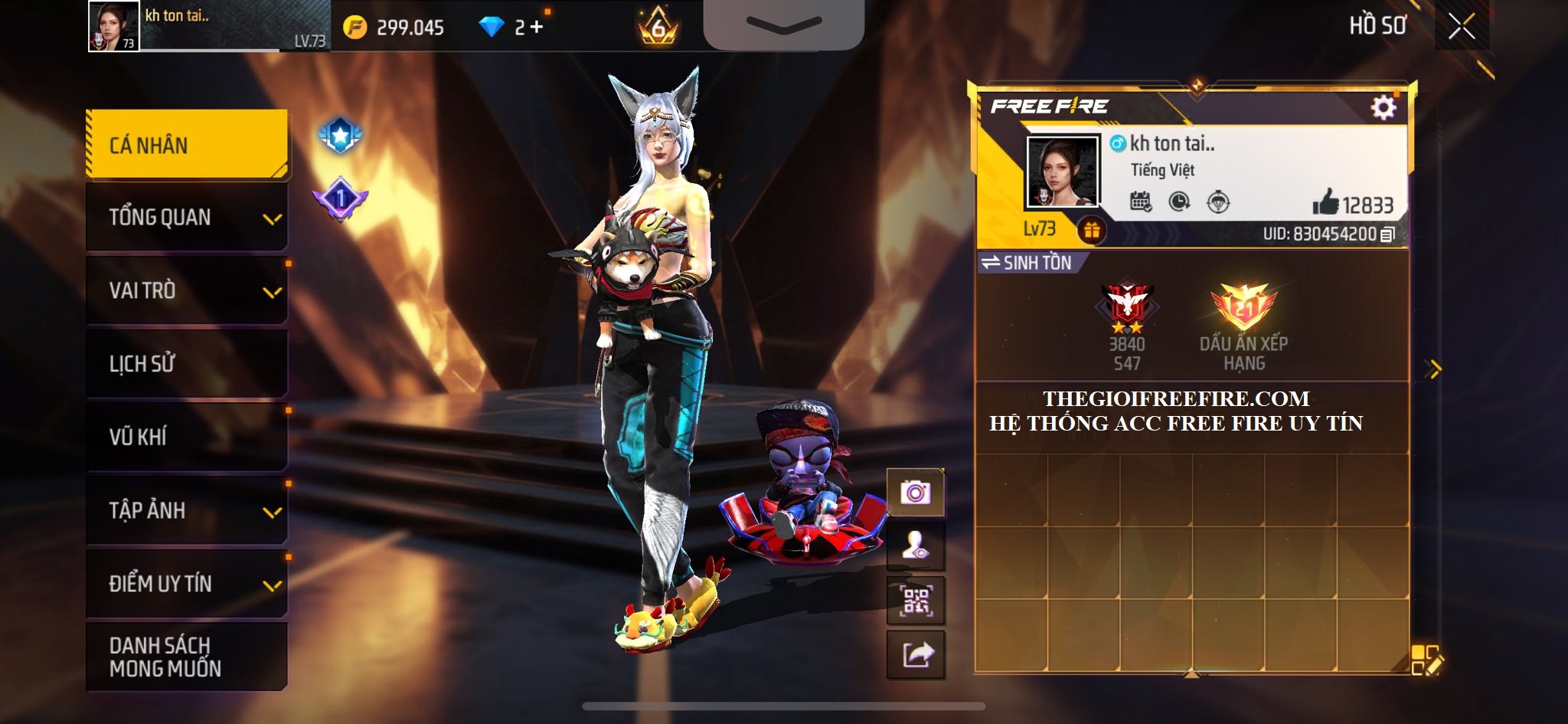This screenshot has width=1568, height=724.
Task: Select the Cá Nhân tab
Action: [x=187, y=145]
